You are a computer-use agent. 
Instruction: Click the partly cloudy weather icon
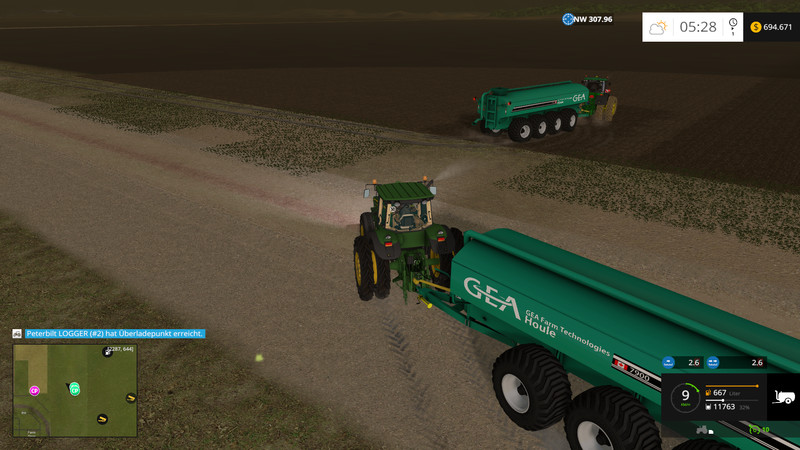coord(658,27)
